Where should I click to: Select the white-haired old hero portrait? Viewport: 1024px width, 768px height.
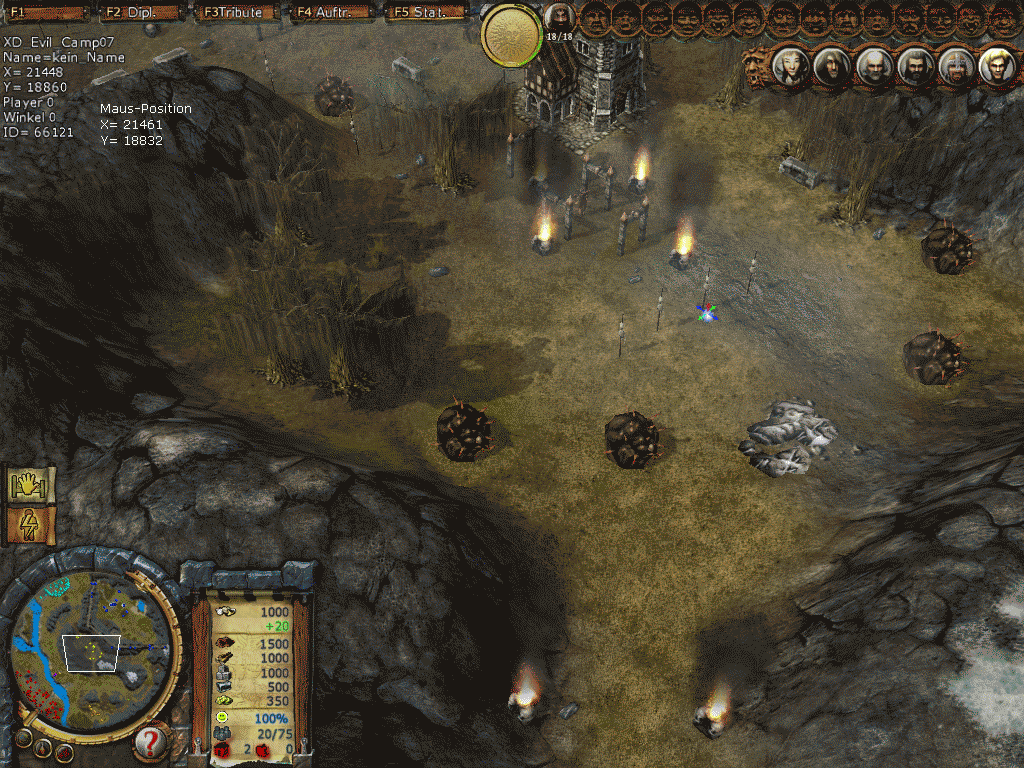(x=872, y=66)
